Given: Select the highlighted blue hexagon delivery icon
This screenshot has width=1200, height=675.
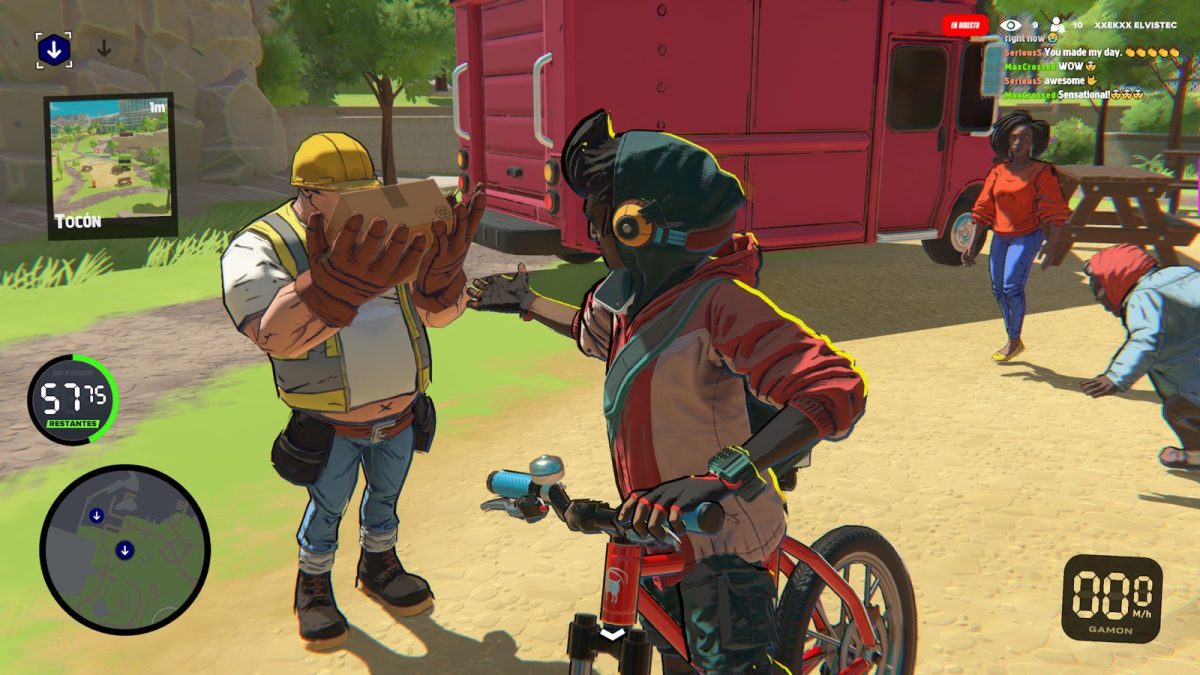Looking at the screenshot, I should coord(54,50).
